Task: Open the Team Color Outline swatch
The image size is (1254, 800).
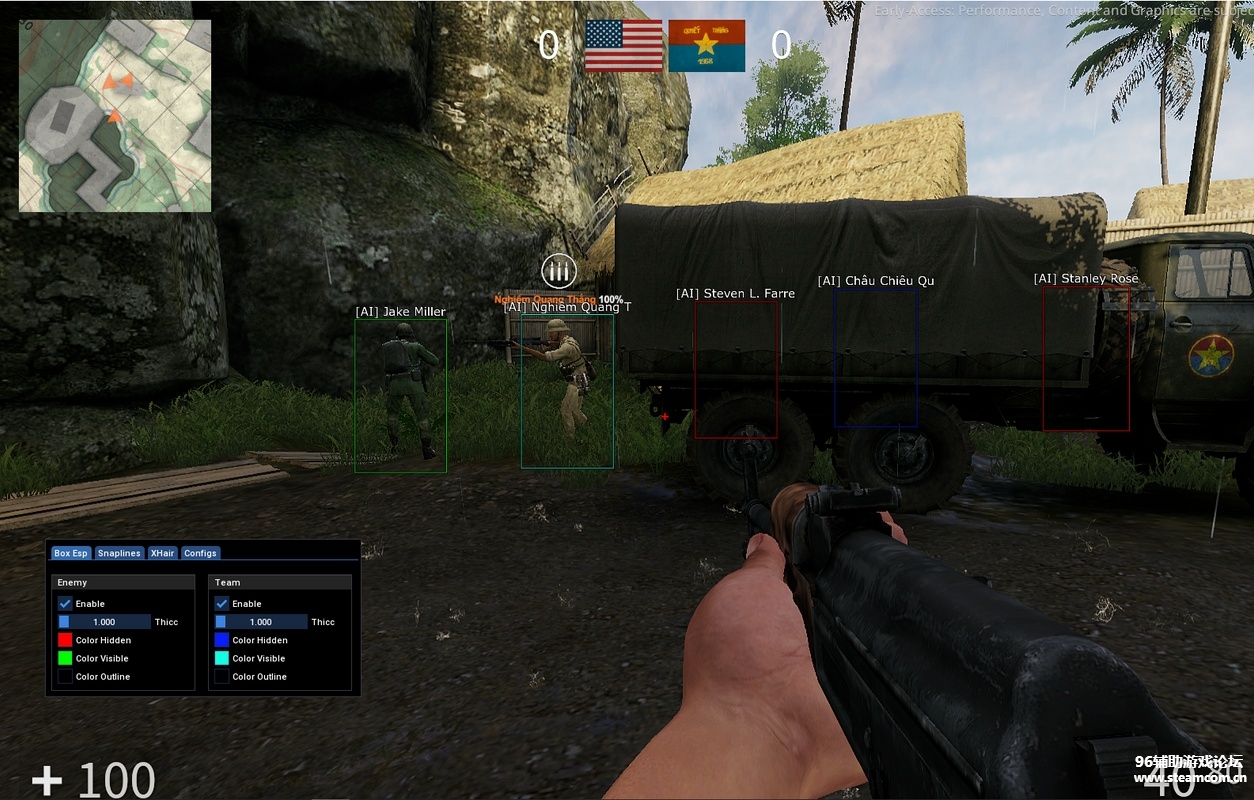Action: pos(222,677)
